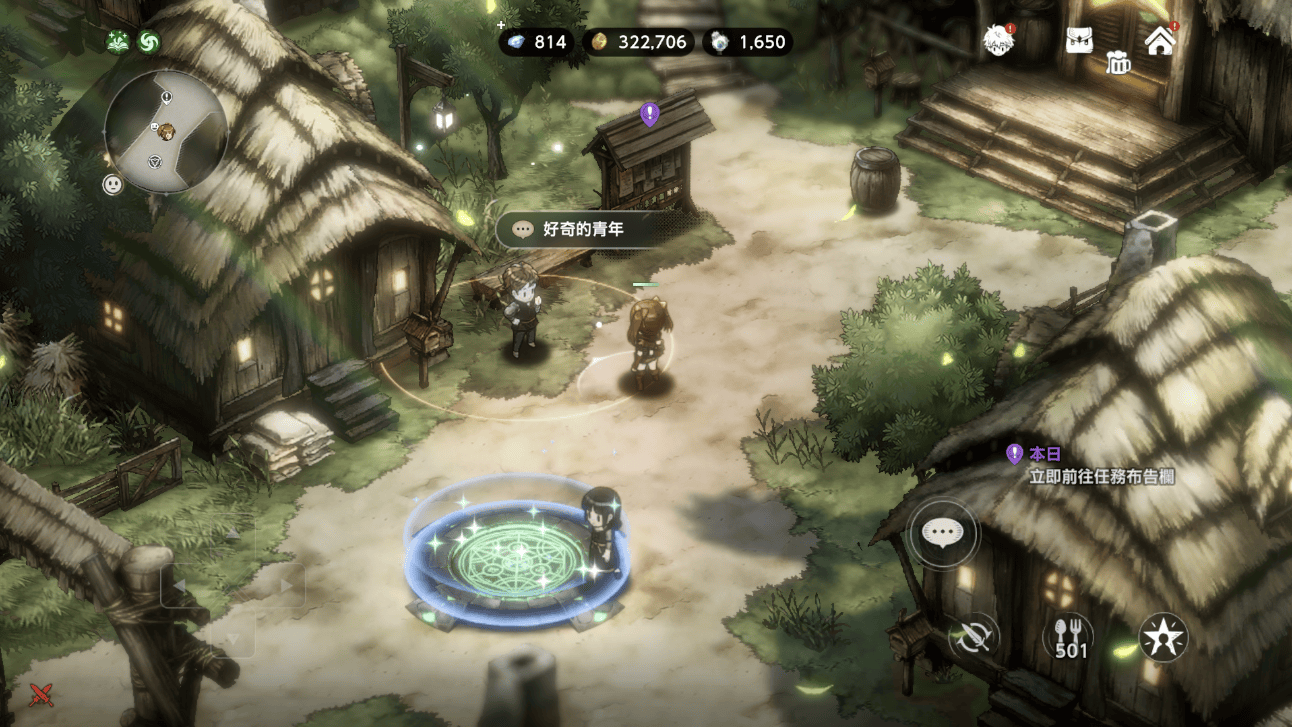The image size is (1292, 727).
Task: Activate the star character skill button
Action: (1163, 637)
